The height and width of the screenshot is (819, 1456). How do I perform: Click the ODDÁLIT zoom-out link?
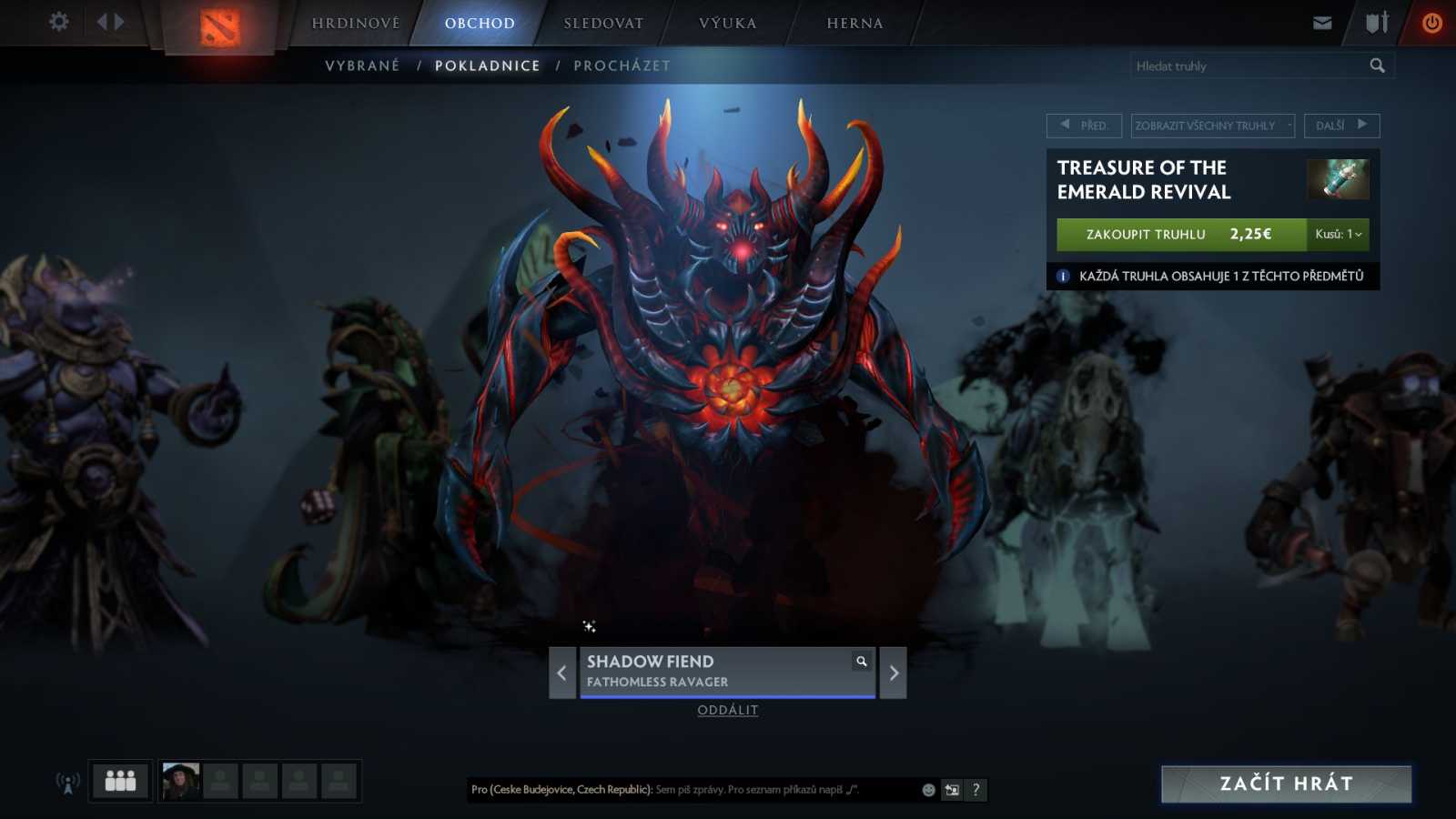click(x=727, y=710)
